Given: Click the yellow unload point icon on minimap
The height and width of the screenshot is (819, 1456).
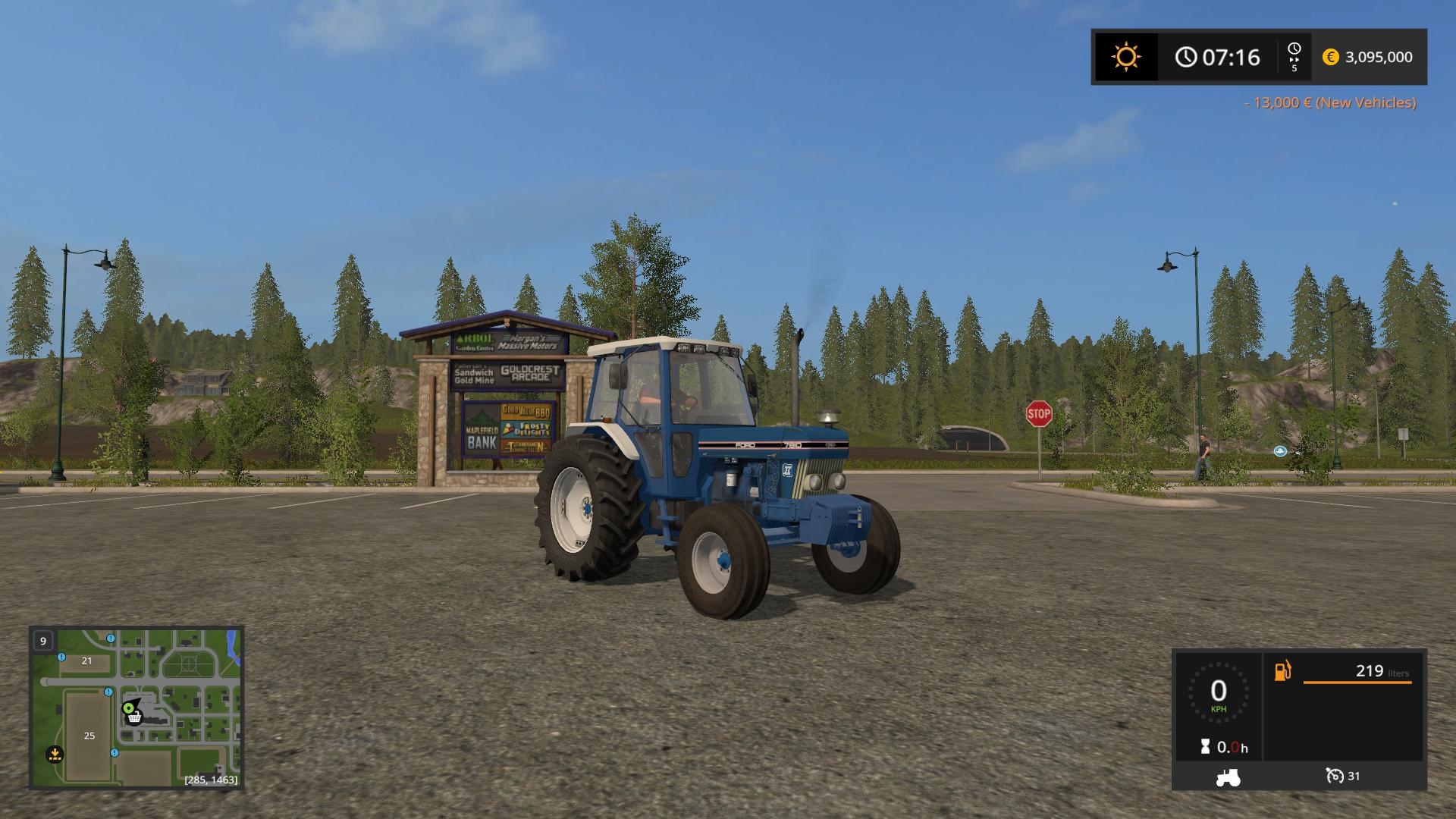Looking at the screenshot, I should point(55,755).
